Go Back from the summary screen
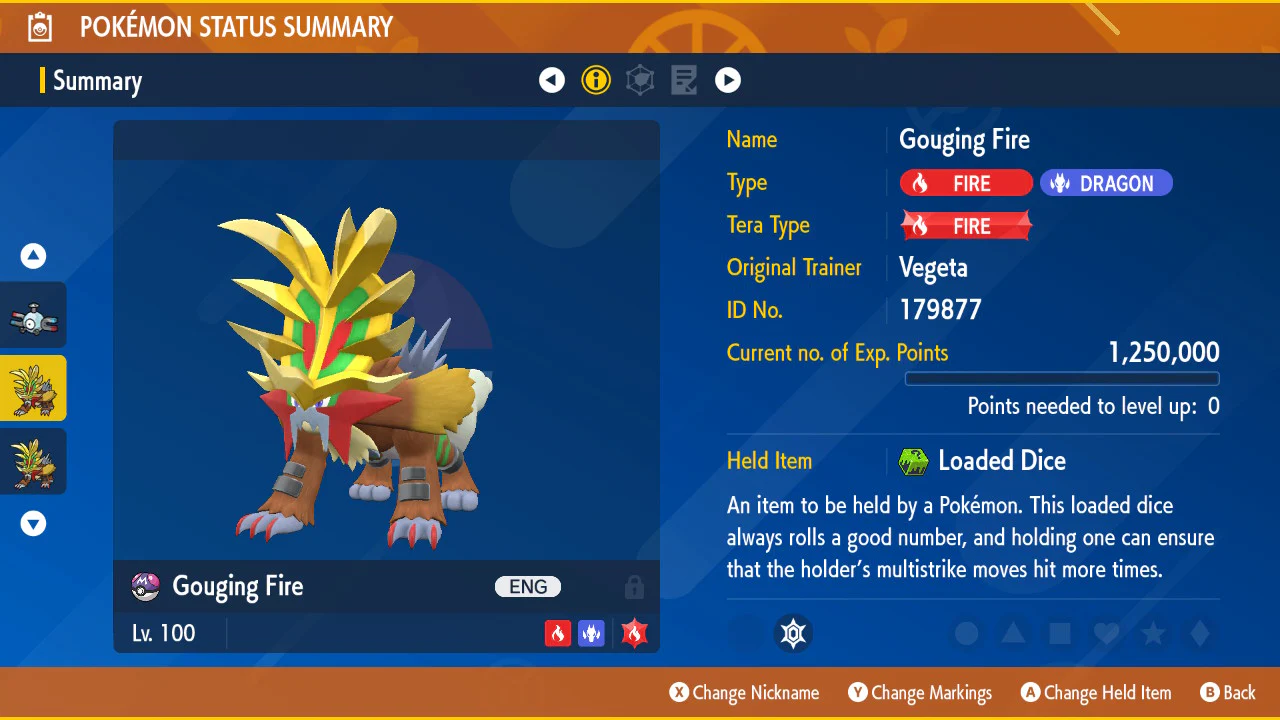This screenshot has height=720, width=1280. point(1228,693)
